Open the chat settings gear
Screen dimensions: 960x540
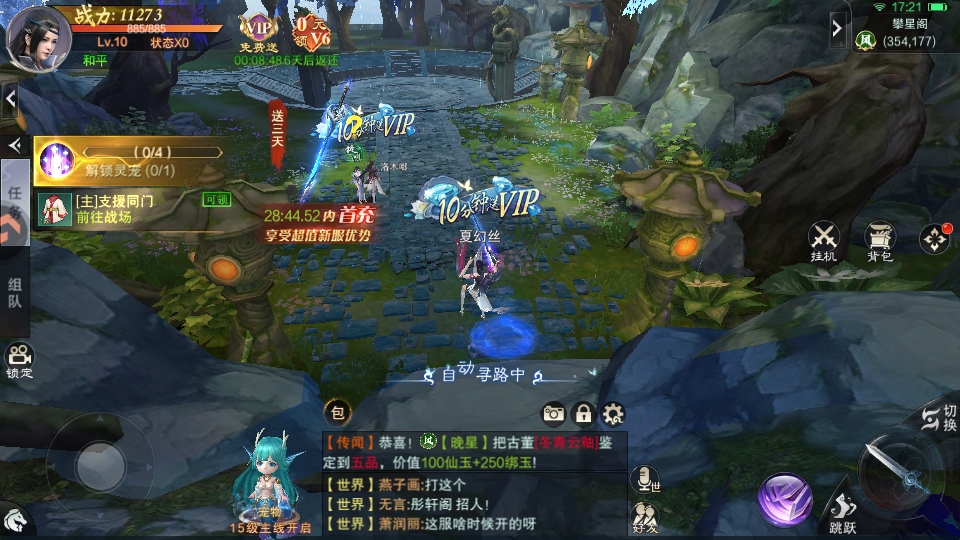[612, 413]
